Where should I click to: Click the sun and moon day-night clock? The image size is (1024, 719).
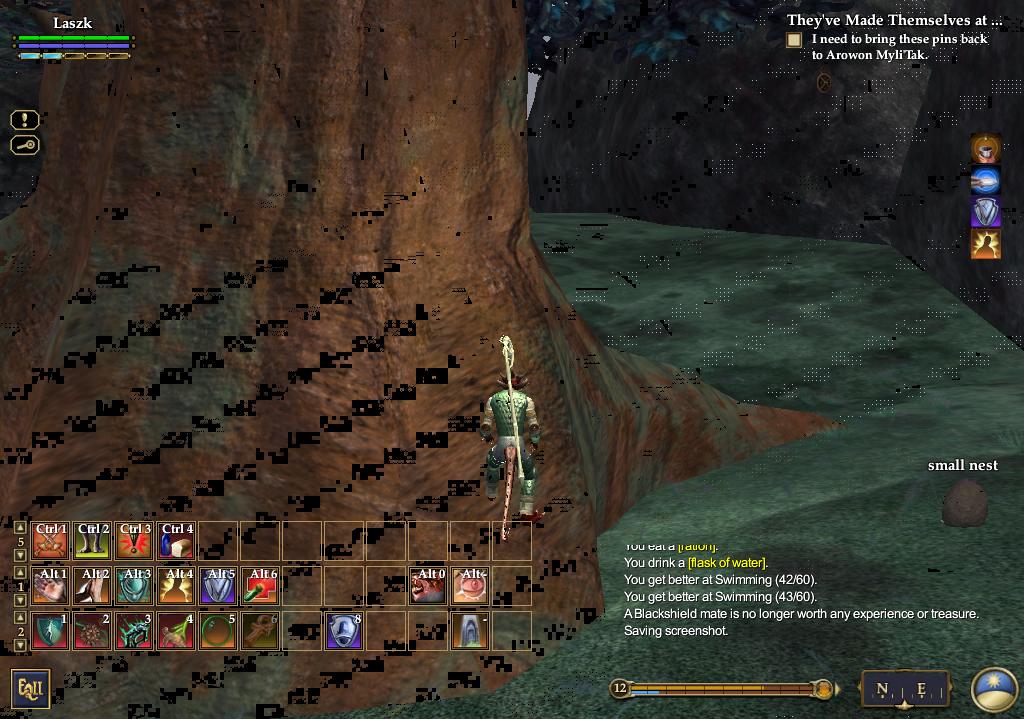click(x=994, y=689)
